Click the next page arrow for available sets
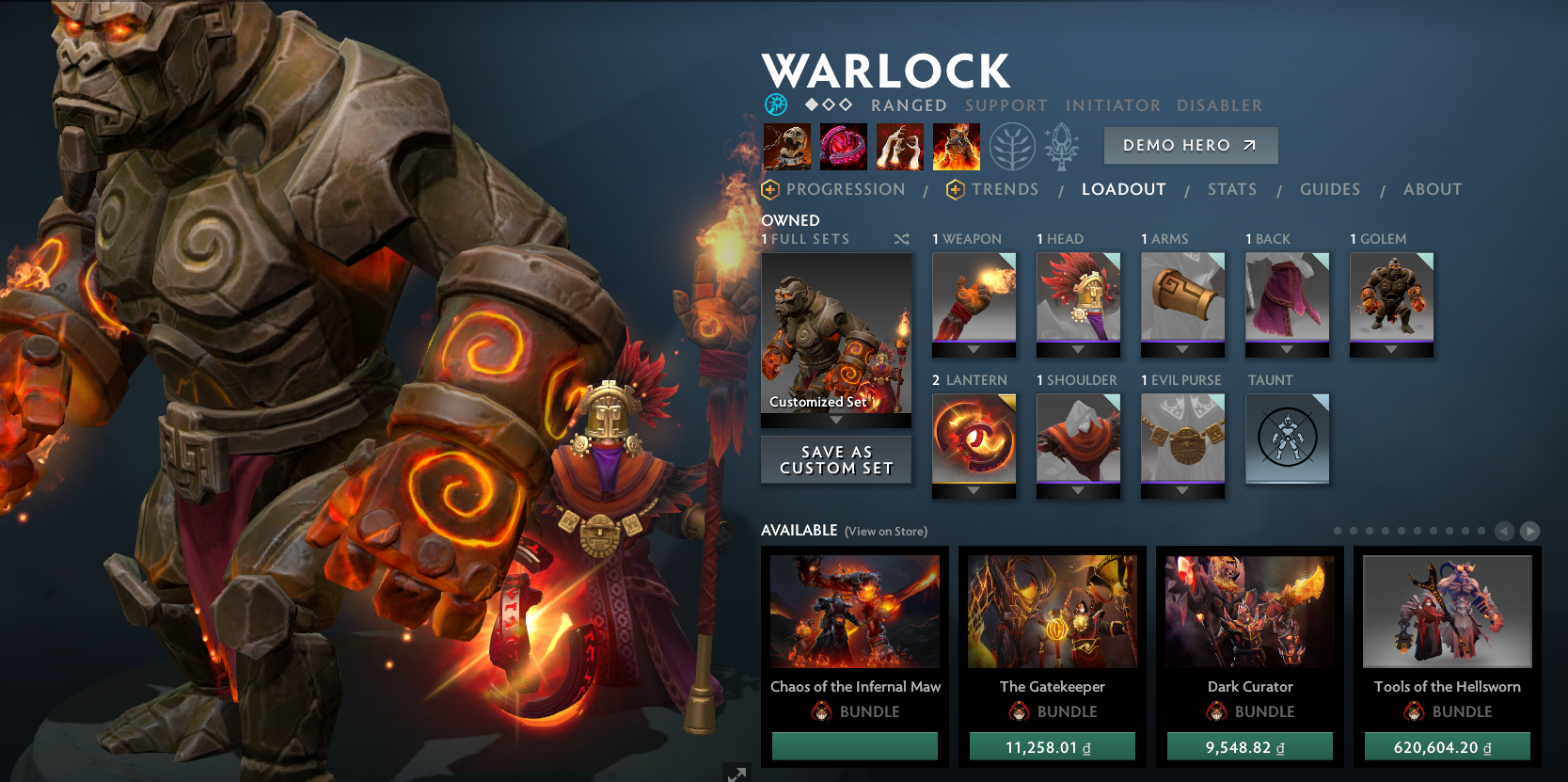1568x782 pixels. coord(1530,530)
